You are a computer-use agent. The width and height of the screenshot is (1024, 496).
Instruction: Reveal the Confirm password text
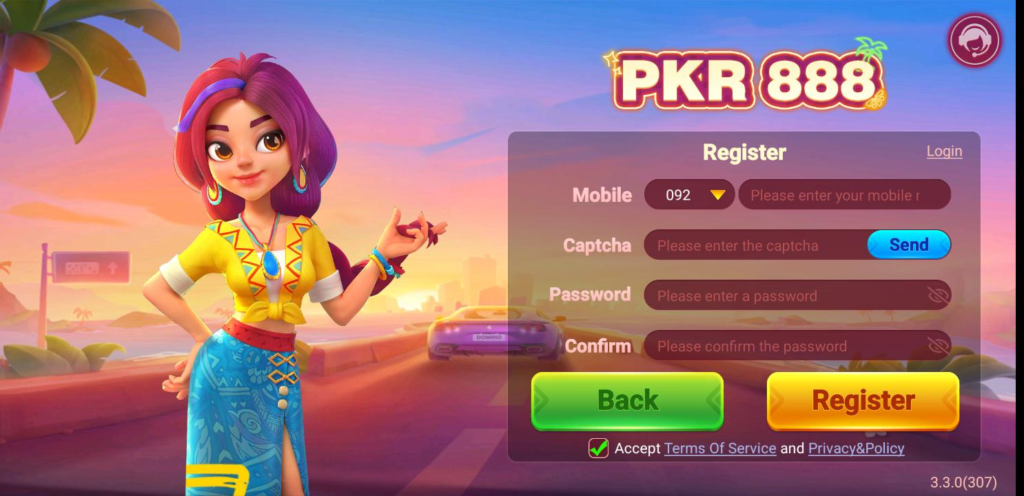tap(937, 346)
